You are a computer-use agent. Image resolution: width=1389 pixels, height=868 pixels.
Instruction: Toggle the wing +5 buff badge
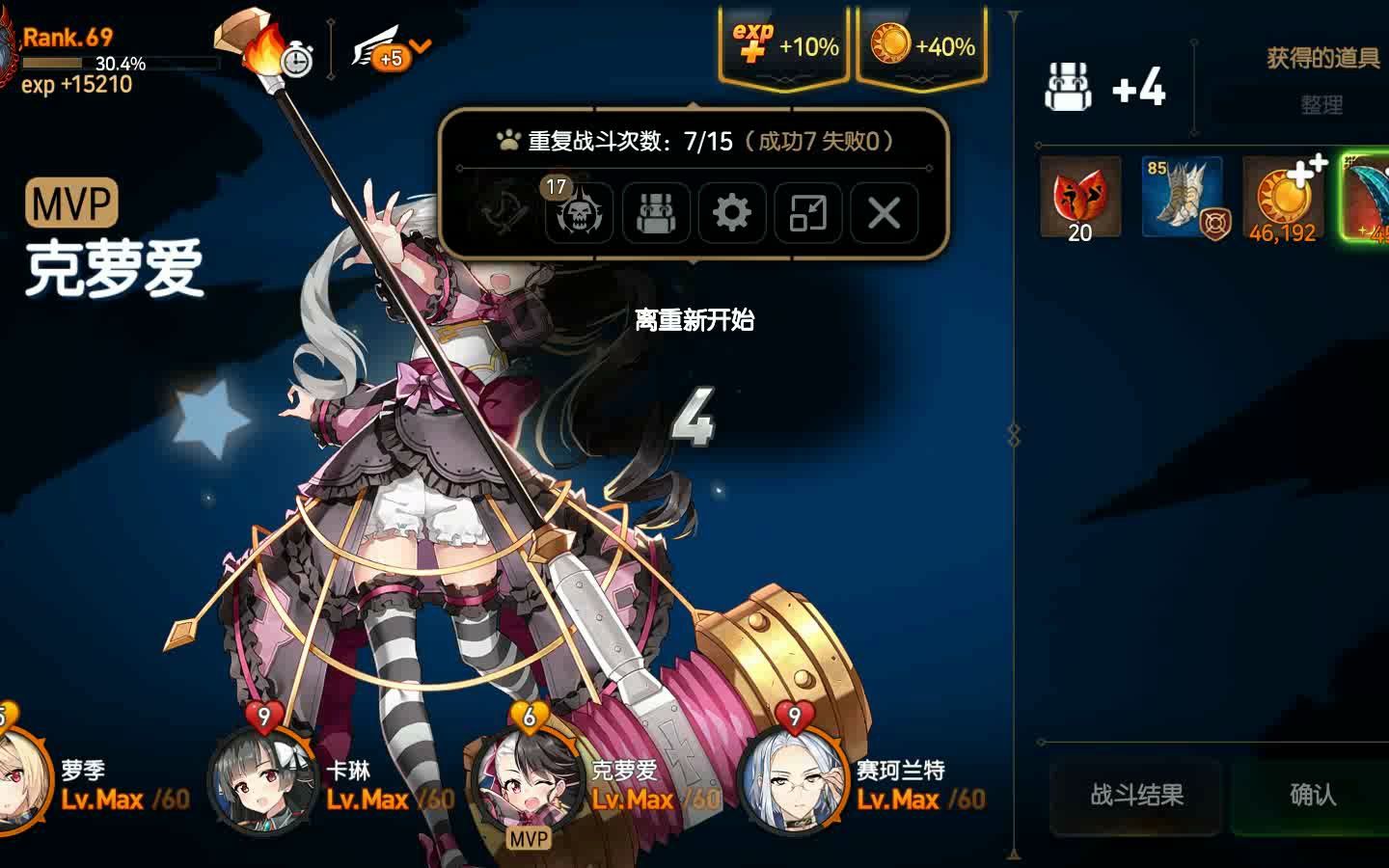point(383,54)
